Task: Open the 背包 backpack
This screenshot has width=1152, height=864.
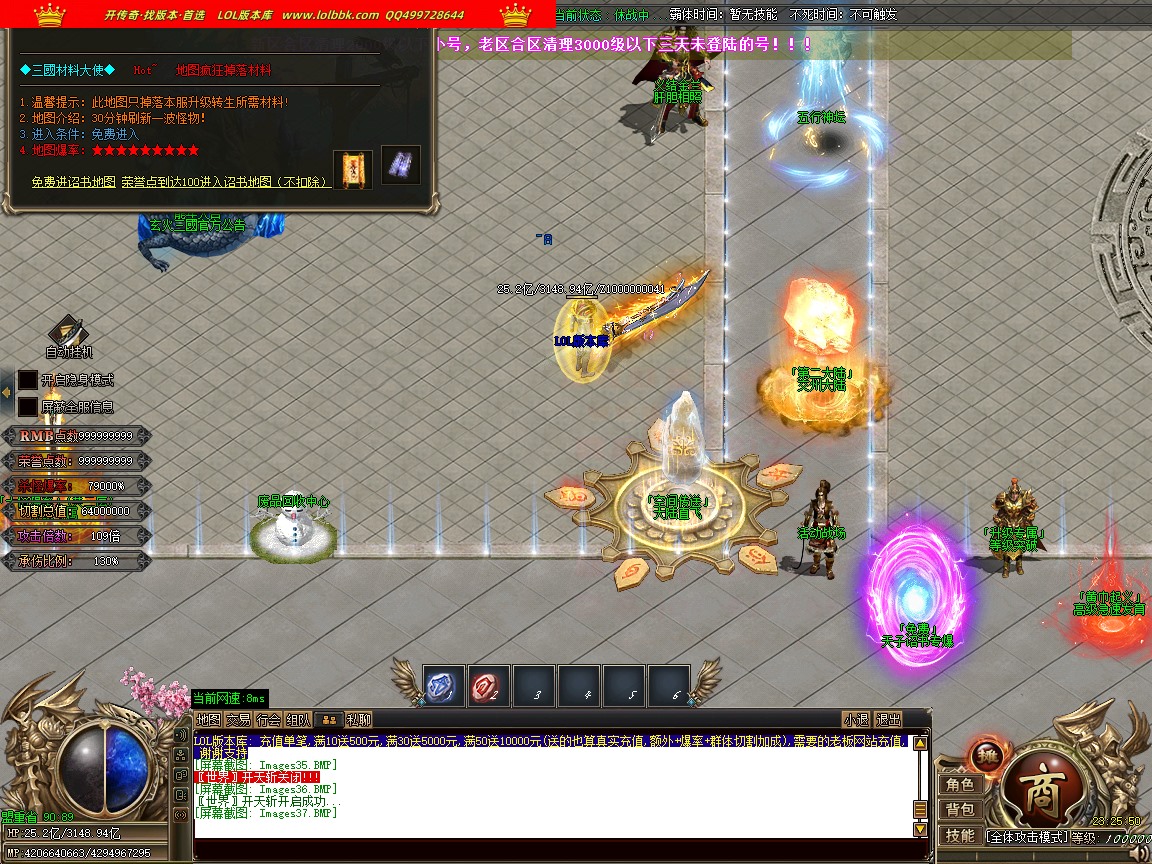Action: coord(960,809)
